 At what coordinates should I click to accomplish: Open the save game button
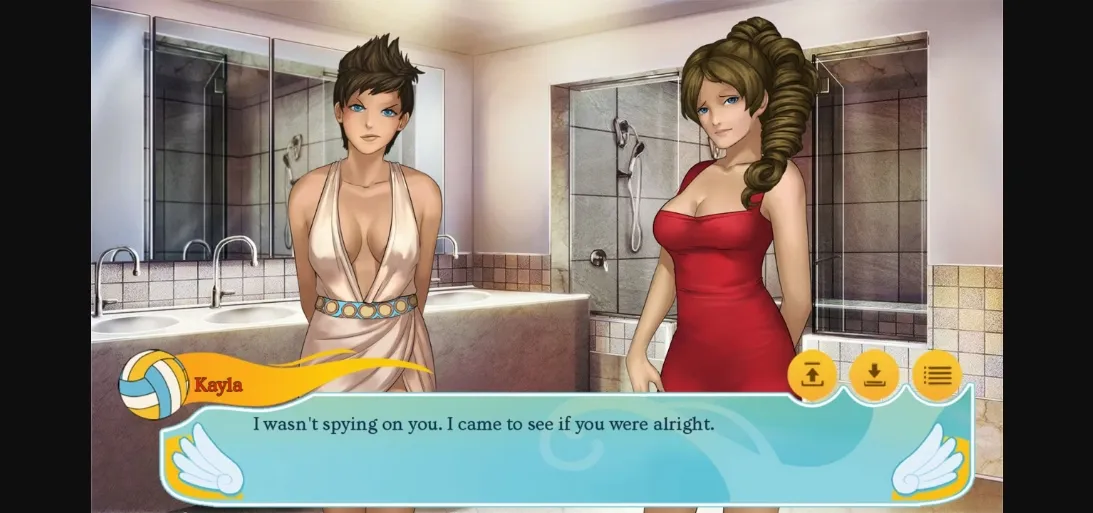click(x=874, y=376)
